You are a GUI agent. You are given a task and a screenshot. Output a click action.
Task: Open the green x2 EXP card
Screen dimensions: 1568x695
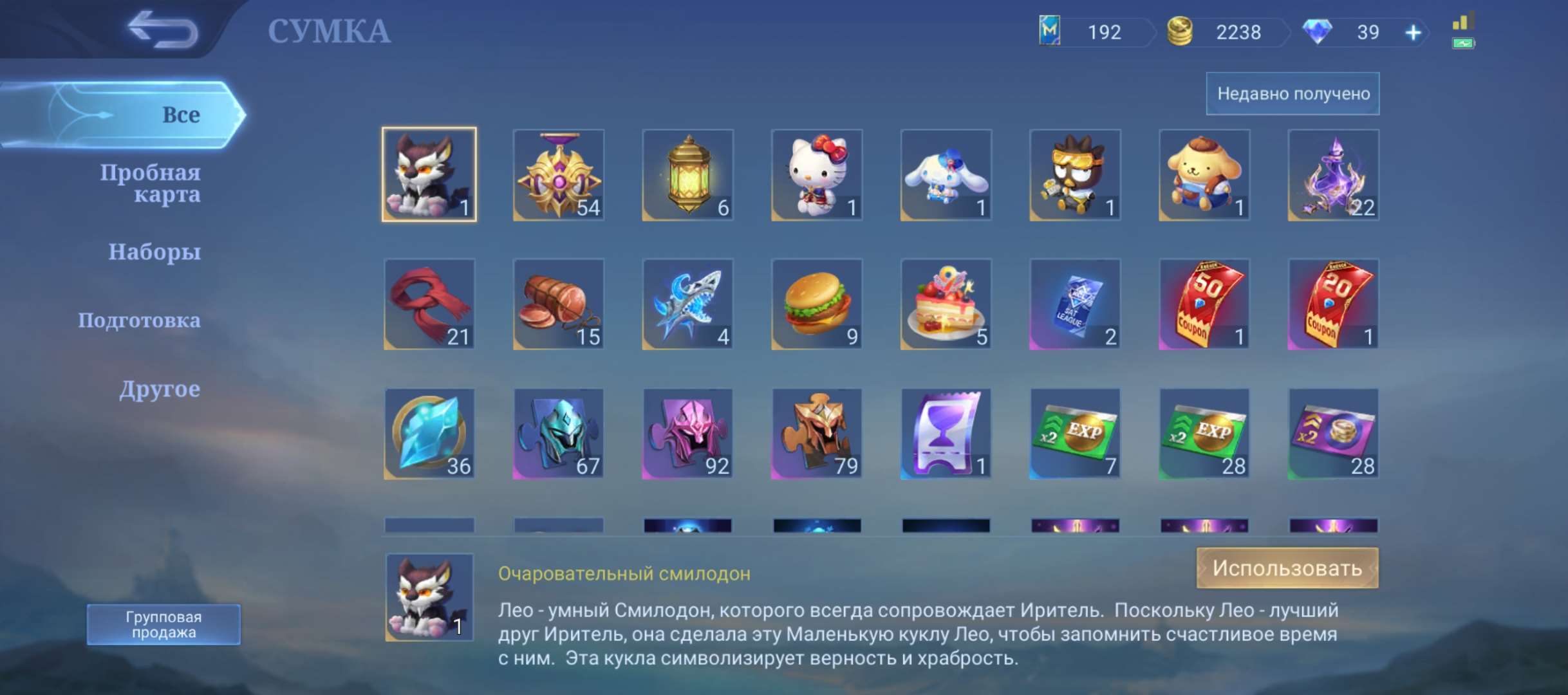(1074, 432)
